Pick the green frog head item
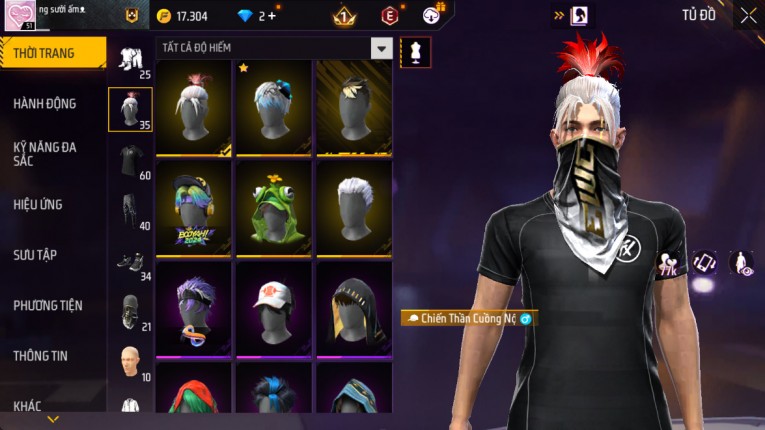 274,207
